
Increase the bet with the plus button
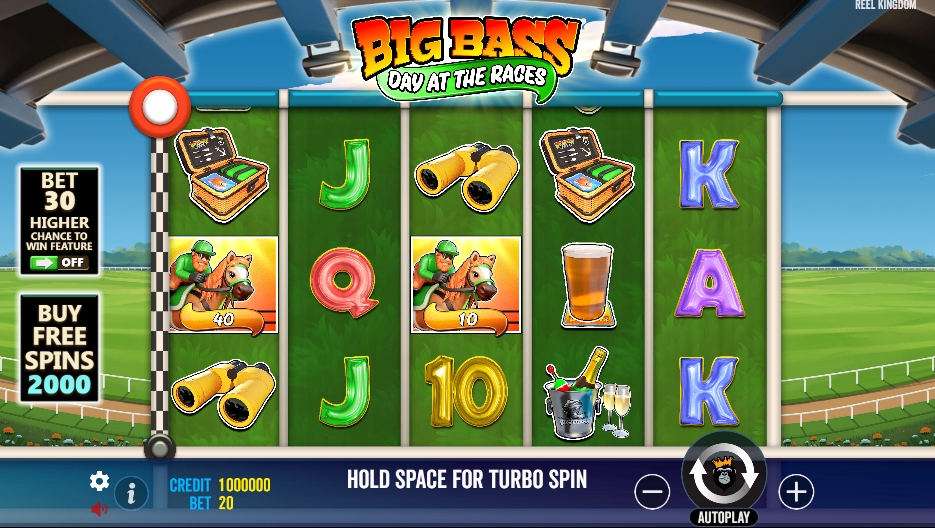[796, 491]
